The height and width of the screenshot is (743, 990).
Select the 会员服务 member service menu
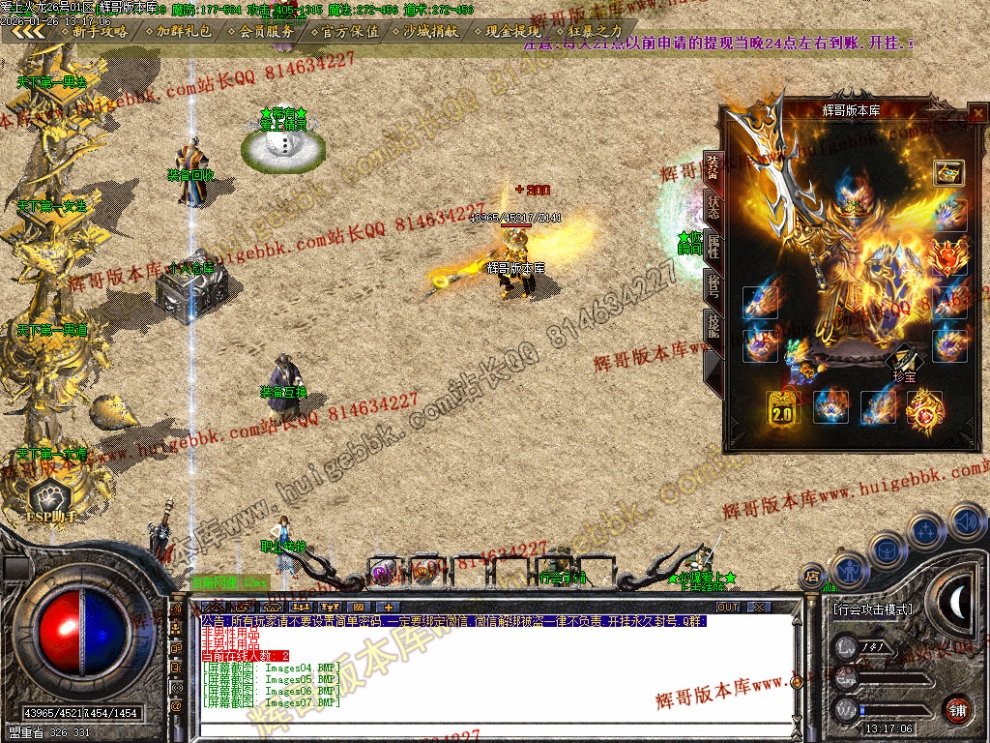click(267, 31)
